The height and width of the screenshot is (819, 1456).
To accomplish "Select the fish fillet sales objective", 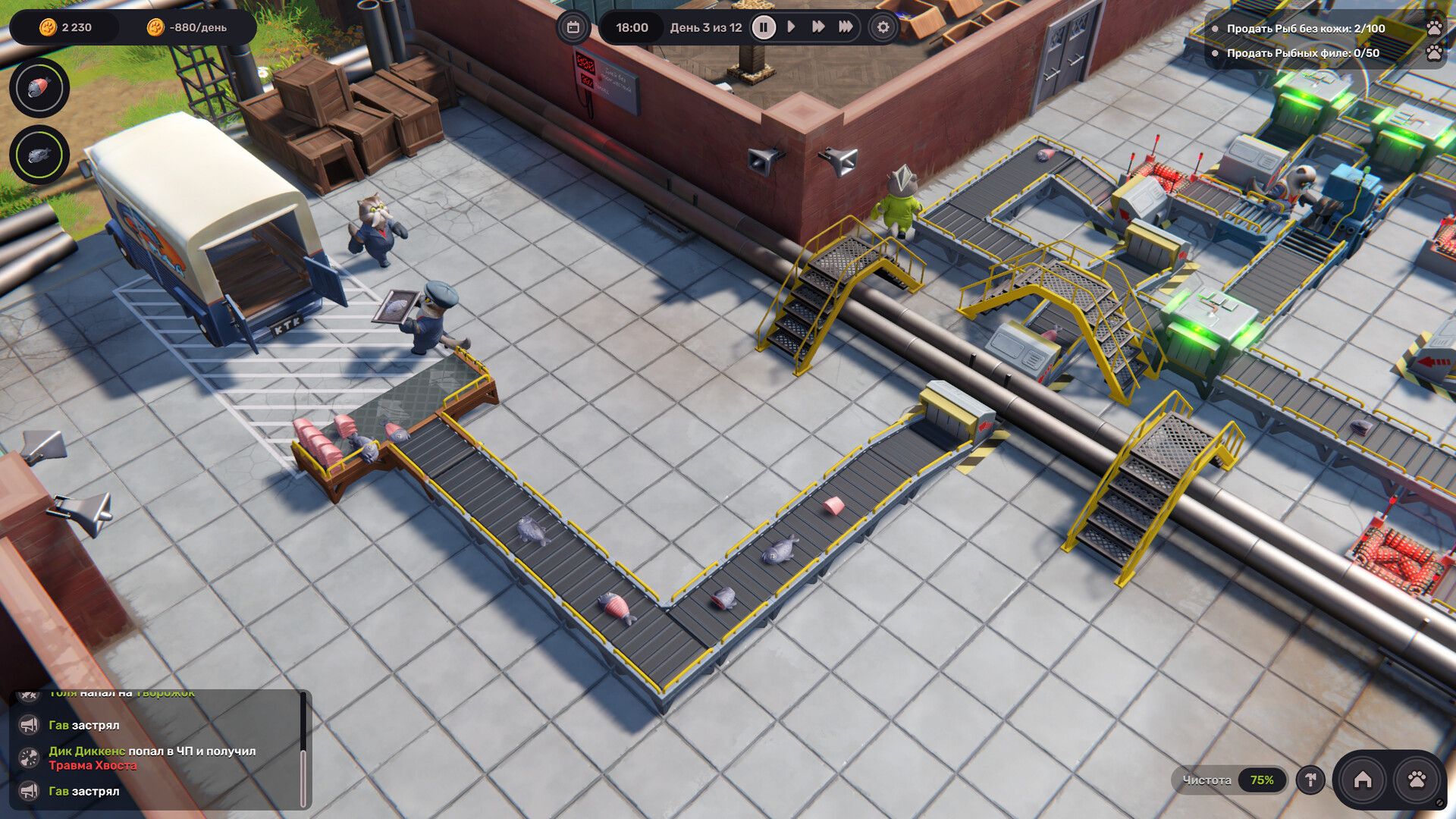I will coord(1302,53).
